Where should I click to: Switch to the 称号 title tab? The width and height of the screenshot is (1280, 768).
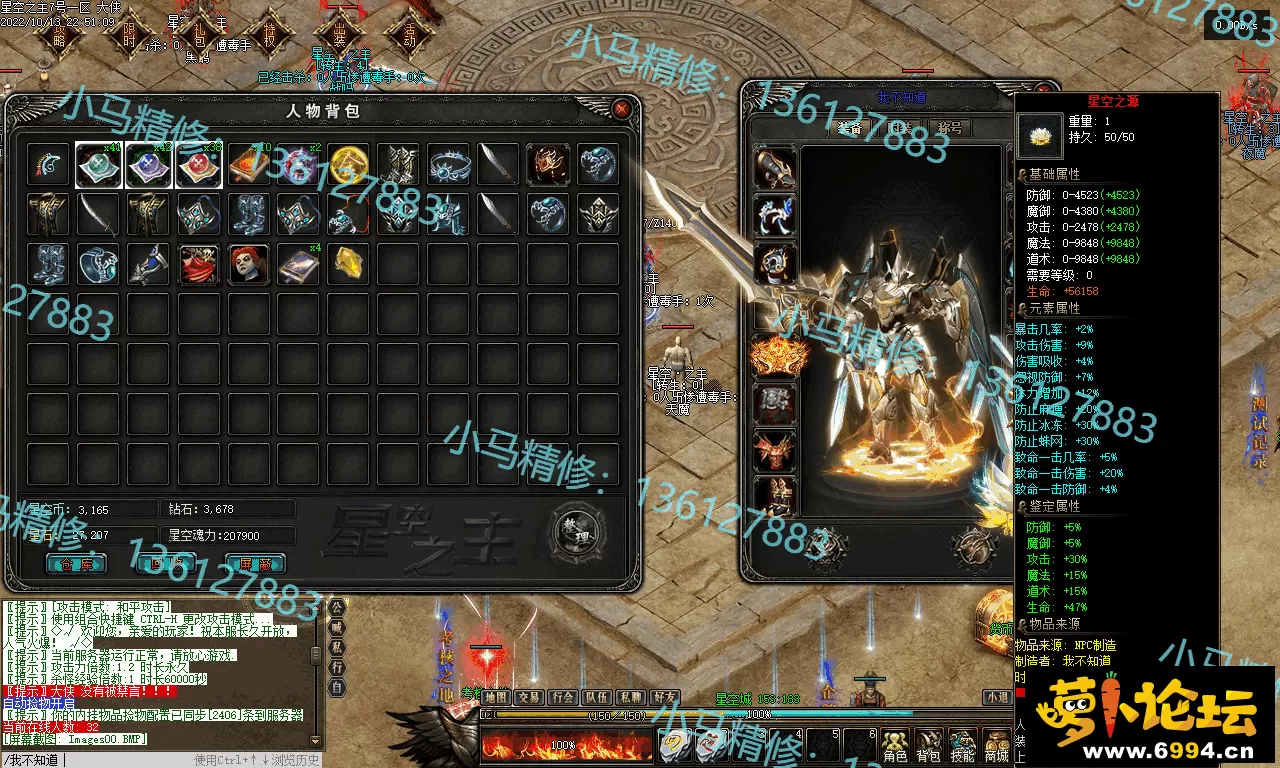coord(949,128)
